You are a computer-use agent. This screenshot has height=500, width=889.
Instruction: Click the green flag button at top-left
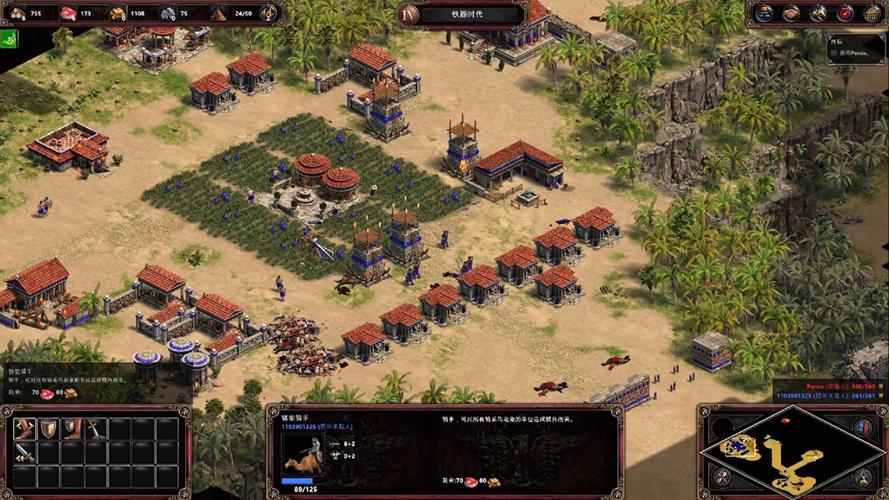tap(11, 39)
